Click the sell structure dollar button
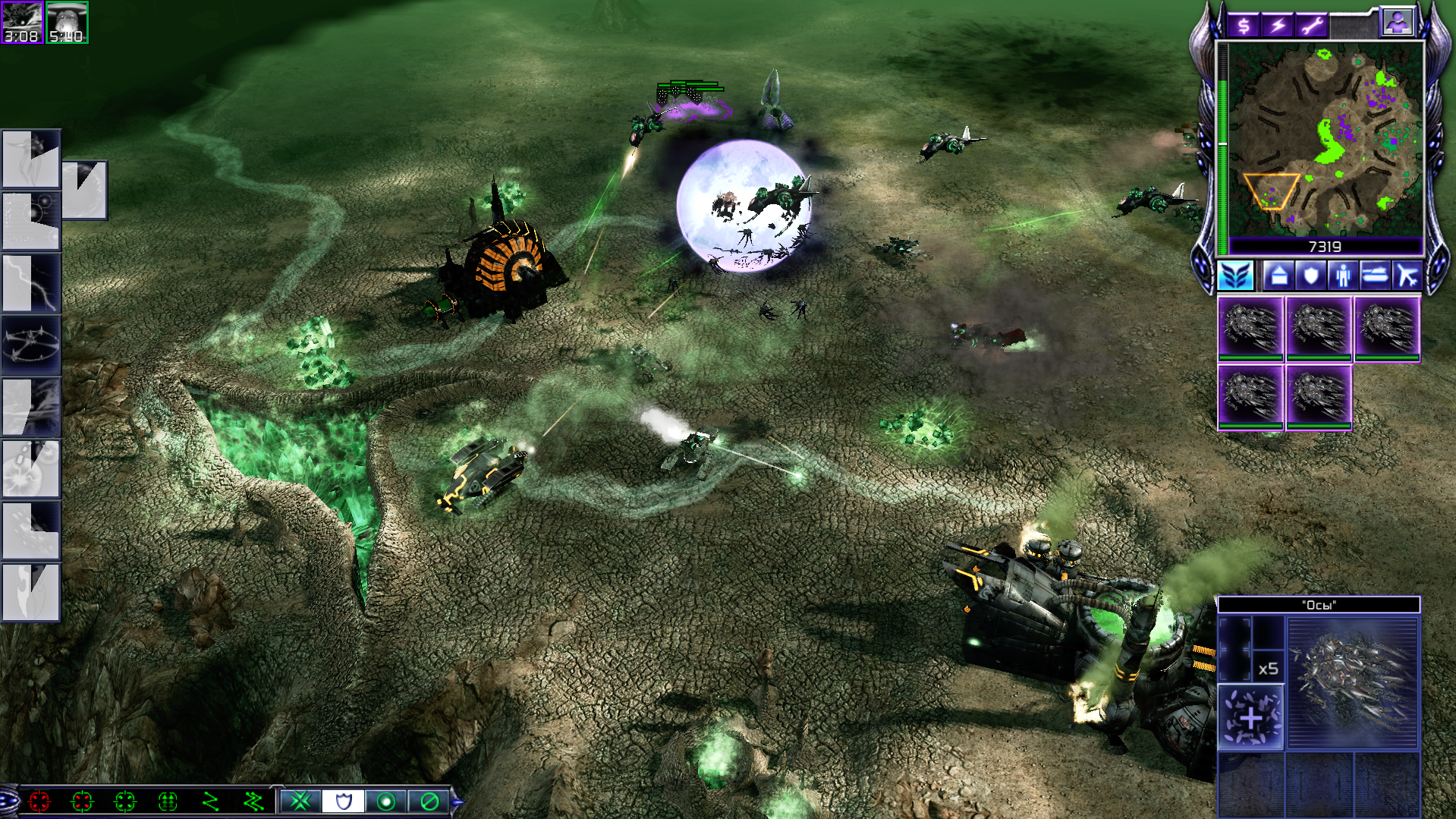Screen dimensions: 1456x819 [x=1243, y=26]
